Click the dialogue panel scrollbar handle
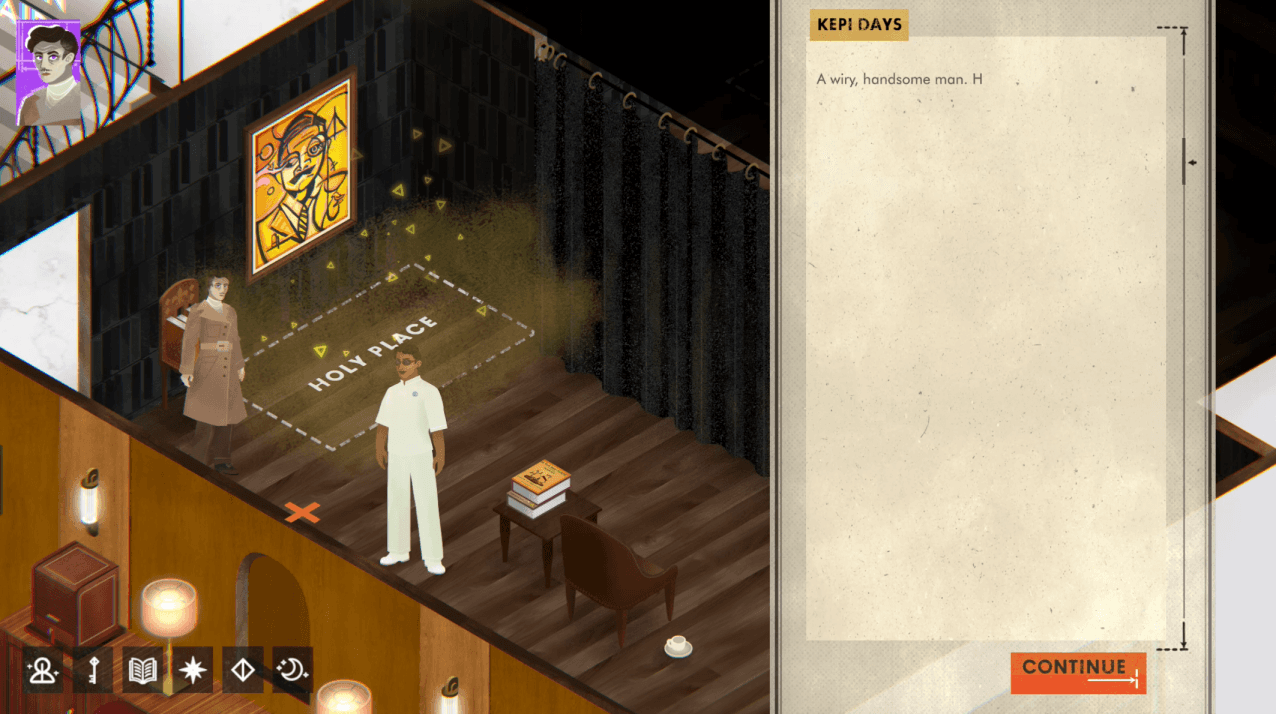This screenshot has width=1276, height=714. [x=1185, y=162]
